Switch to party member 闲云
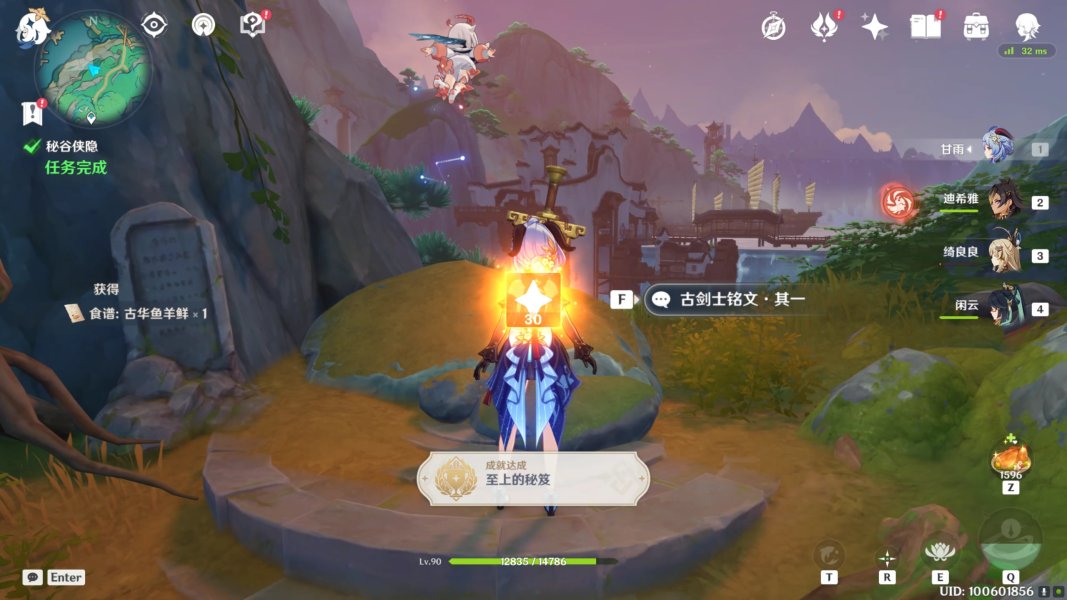 click(1003, 307)
